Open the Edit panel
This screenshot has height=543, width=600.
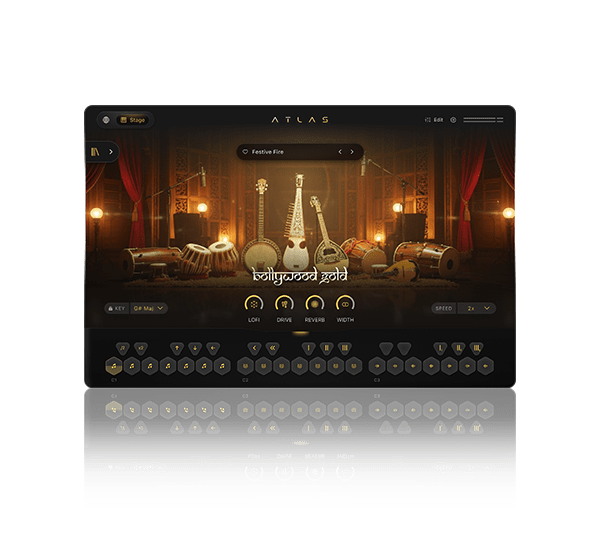point(434,120)
